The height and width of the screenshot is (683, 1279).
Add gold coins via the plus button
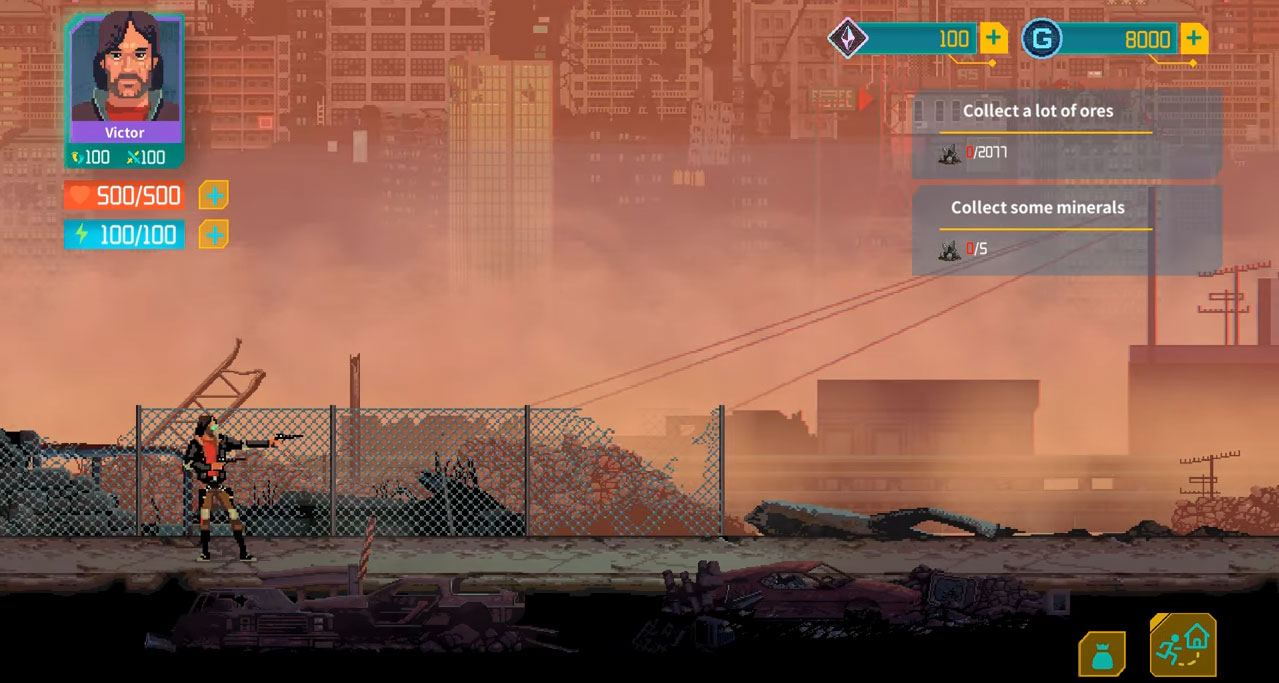pyautogui.click(x=1193, y=39)
